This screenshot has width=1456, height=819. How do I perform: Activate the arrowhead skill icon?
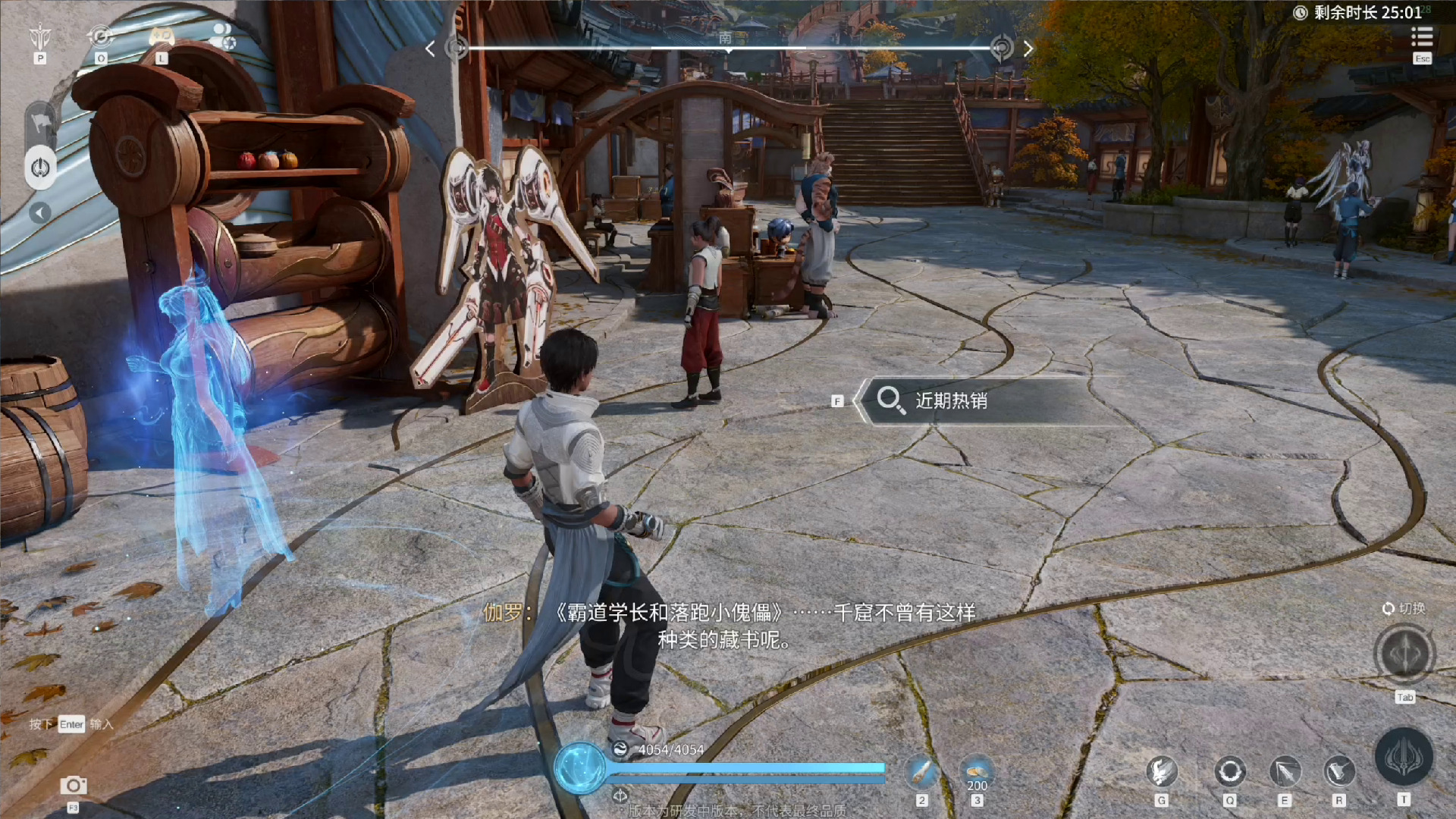click(x=1285, y=772)
